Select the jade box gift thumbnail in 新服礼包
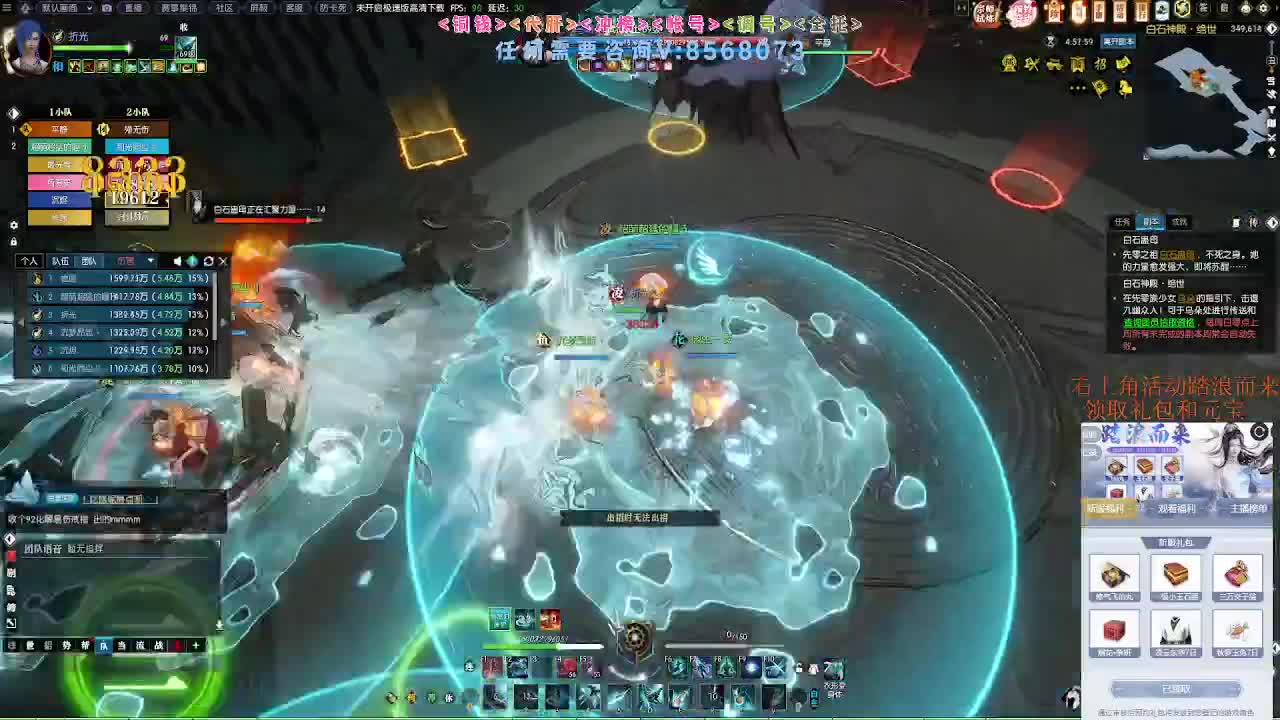 [1175, 576]
